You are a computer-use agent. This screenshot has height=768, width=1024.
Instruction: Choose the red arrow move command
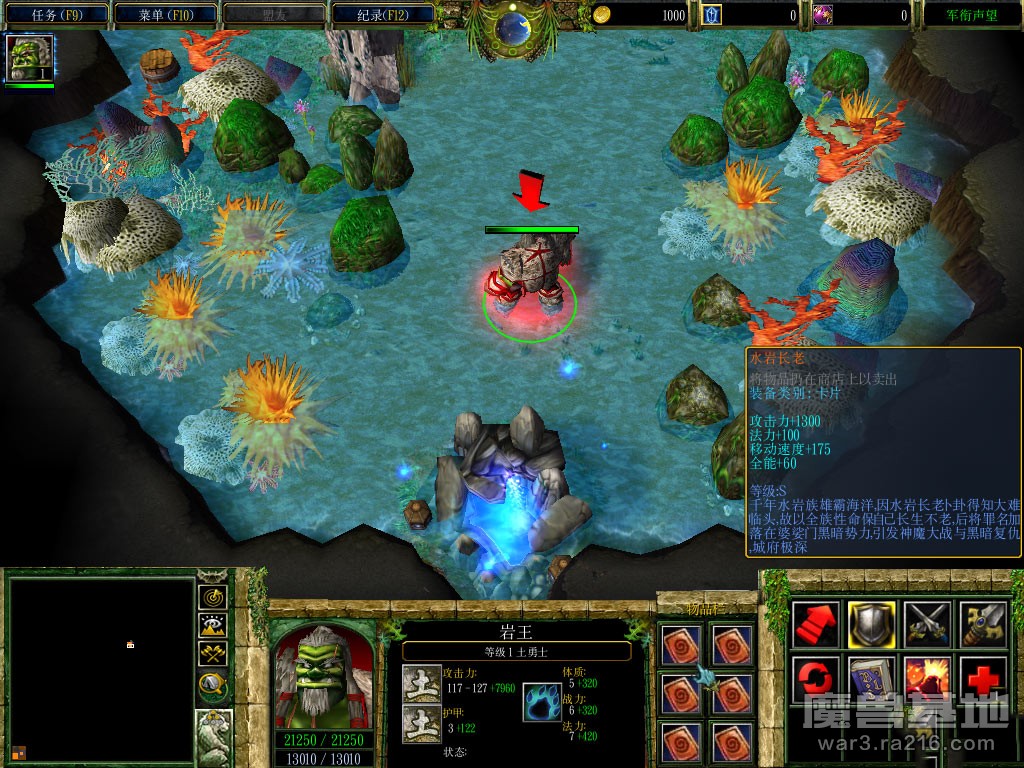point(815,624)
